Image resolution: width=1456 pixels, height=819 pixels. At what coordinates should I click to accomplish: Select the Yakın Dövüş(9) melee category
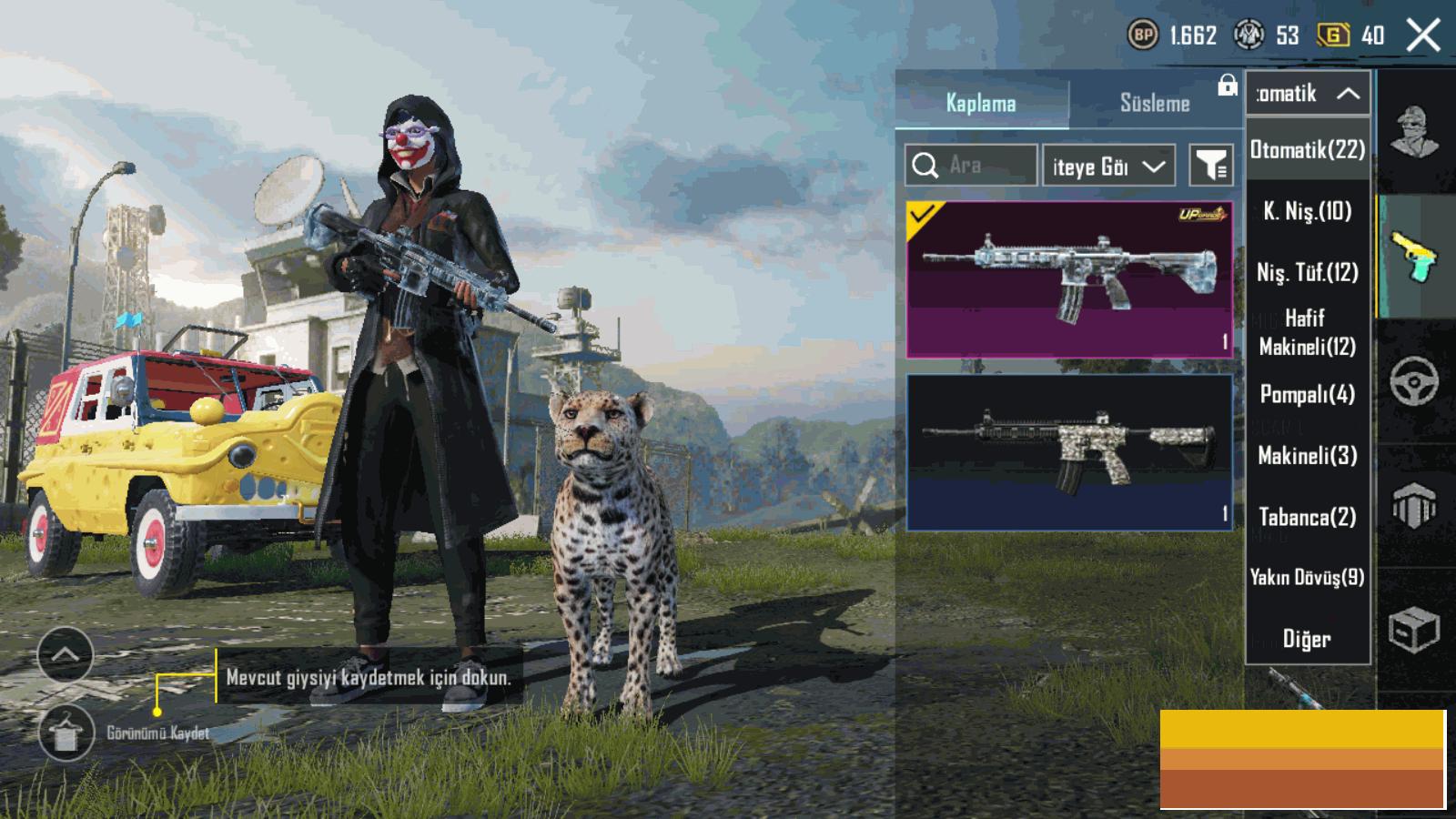point(1307,577)
